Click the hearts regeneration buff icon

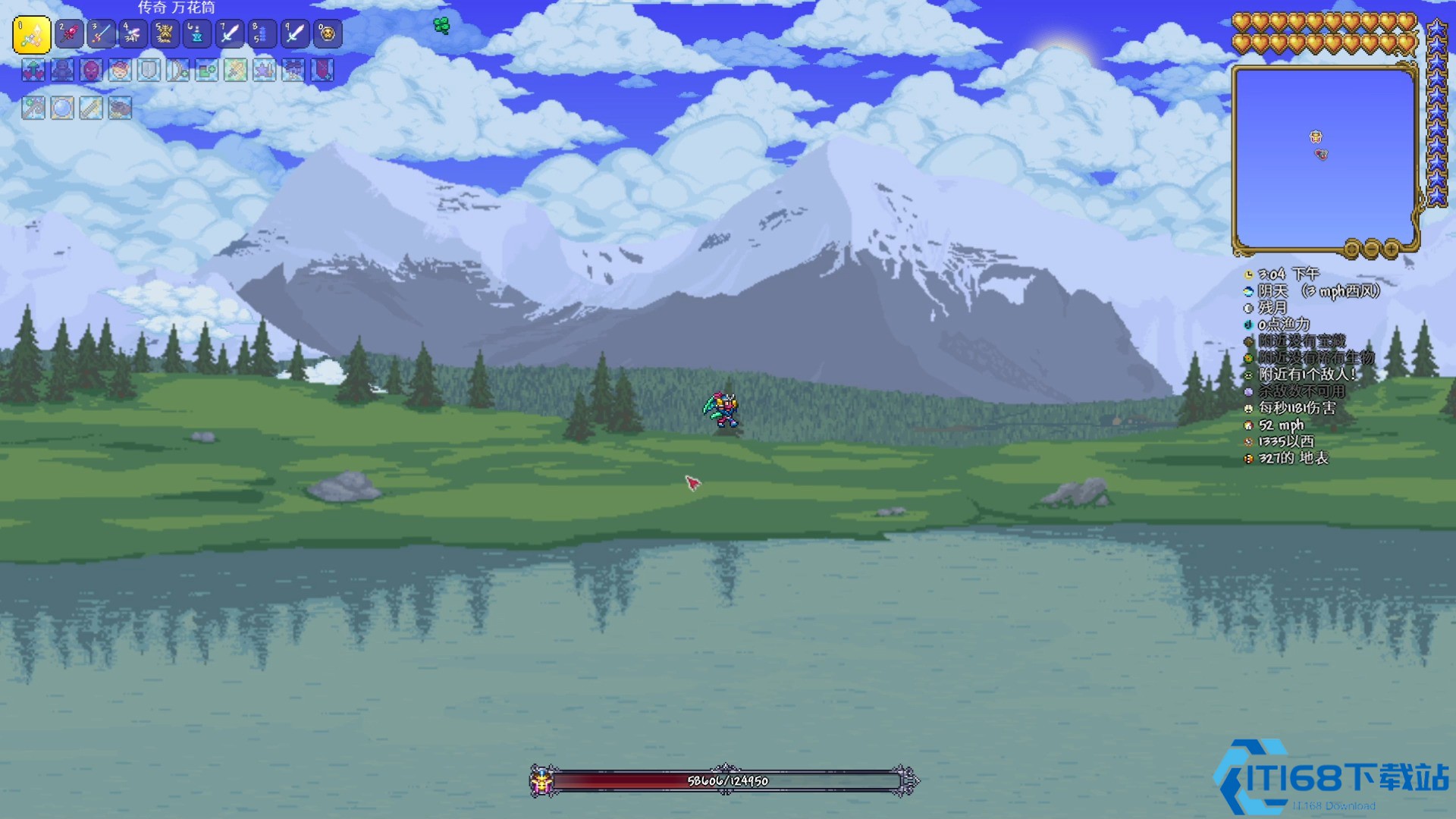33,71
